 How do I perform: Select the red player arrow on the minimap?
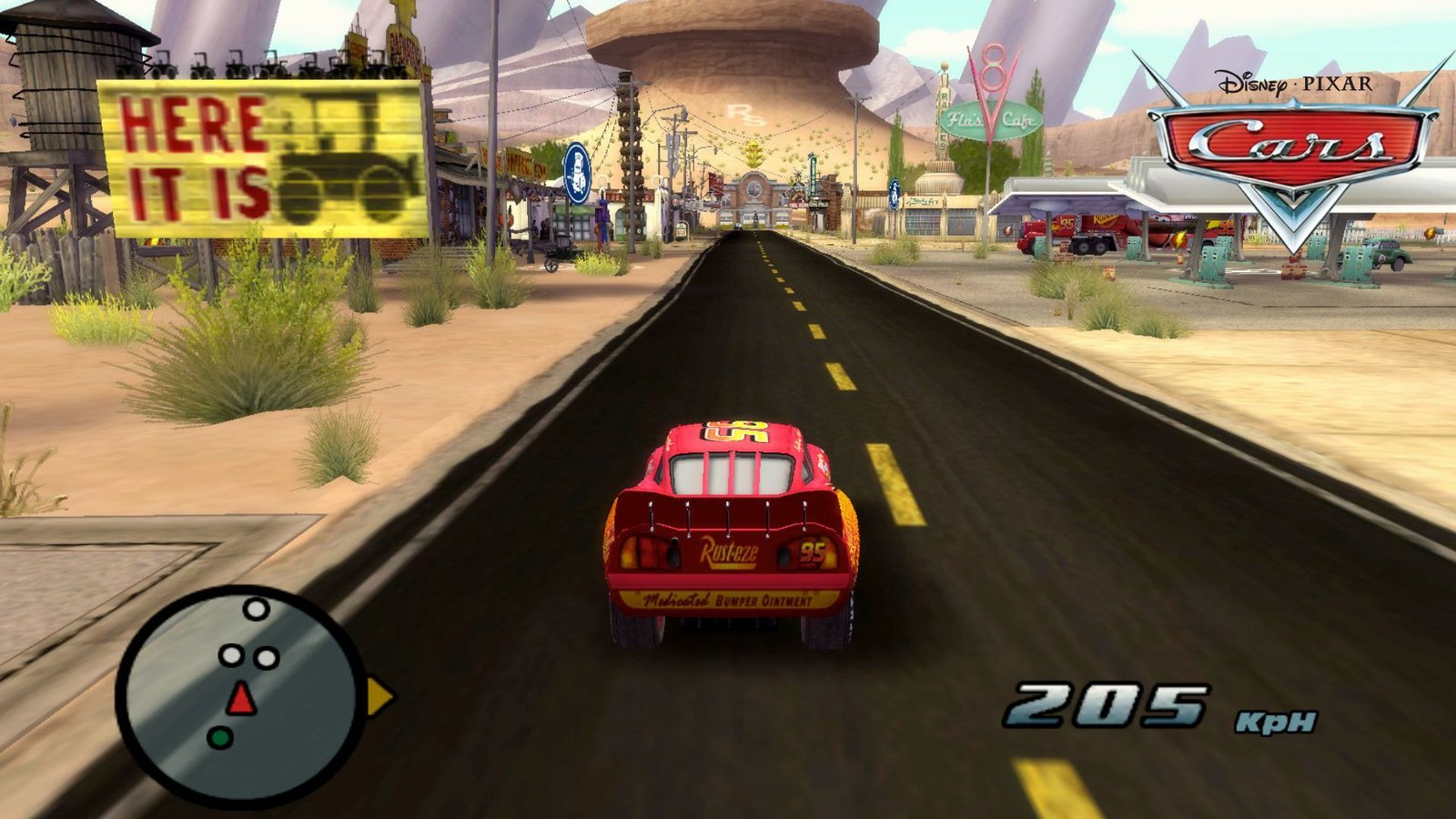tap(241, 699)
